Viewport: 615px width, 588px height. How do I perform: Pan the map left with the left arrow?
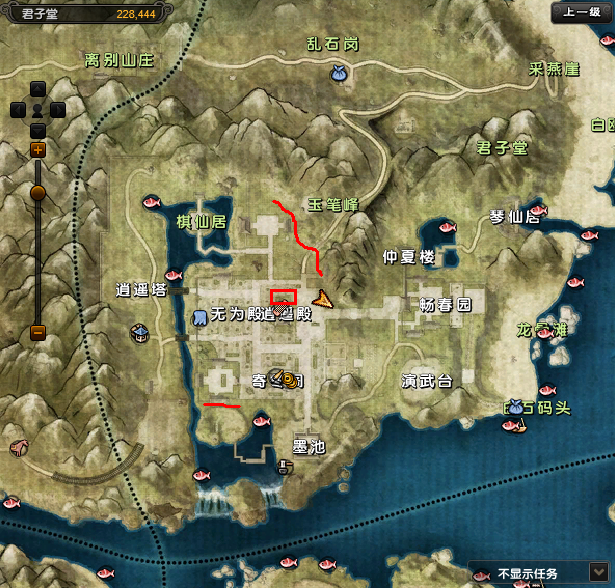[x=17, y=109]
